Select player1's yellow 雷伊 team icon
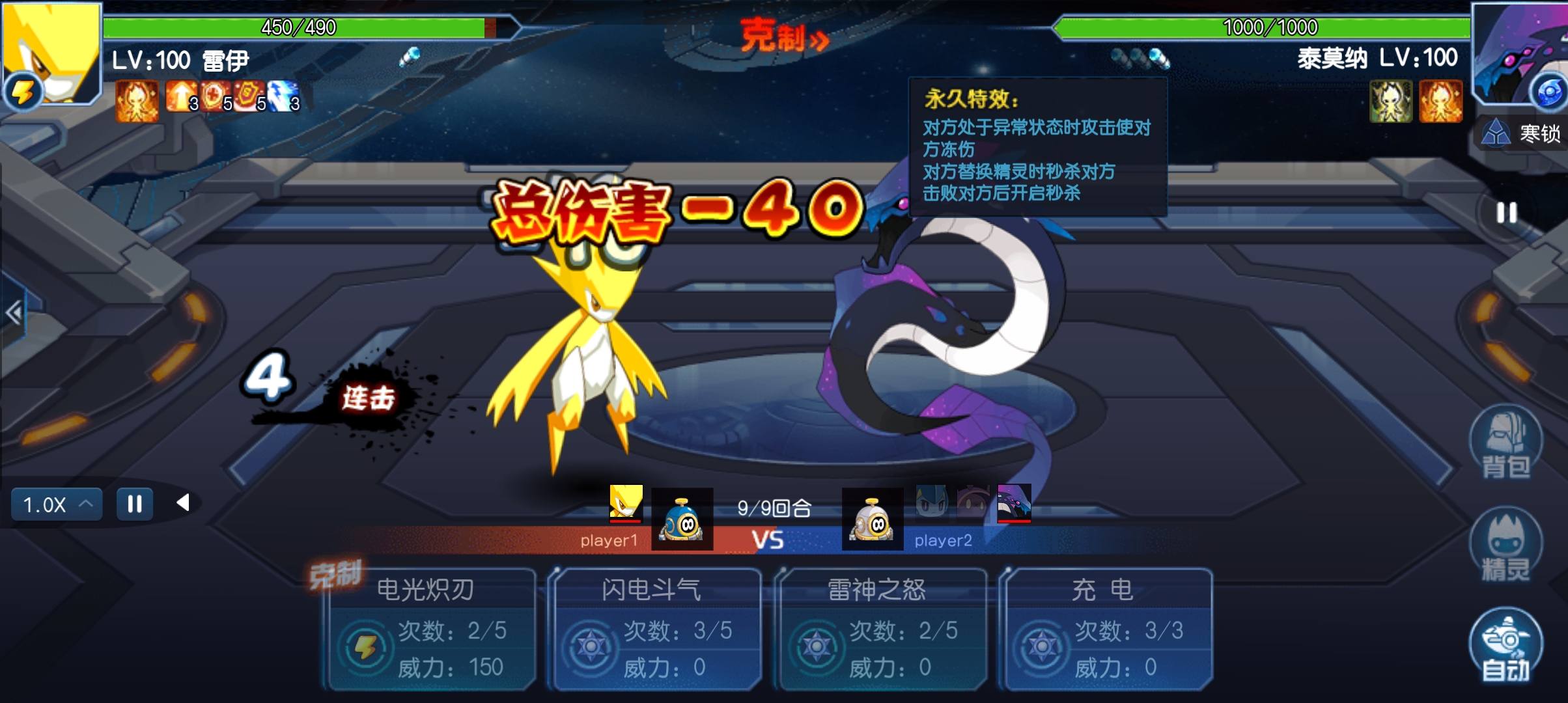This screenshot has height=703, width=1568. [626, 503]
